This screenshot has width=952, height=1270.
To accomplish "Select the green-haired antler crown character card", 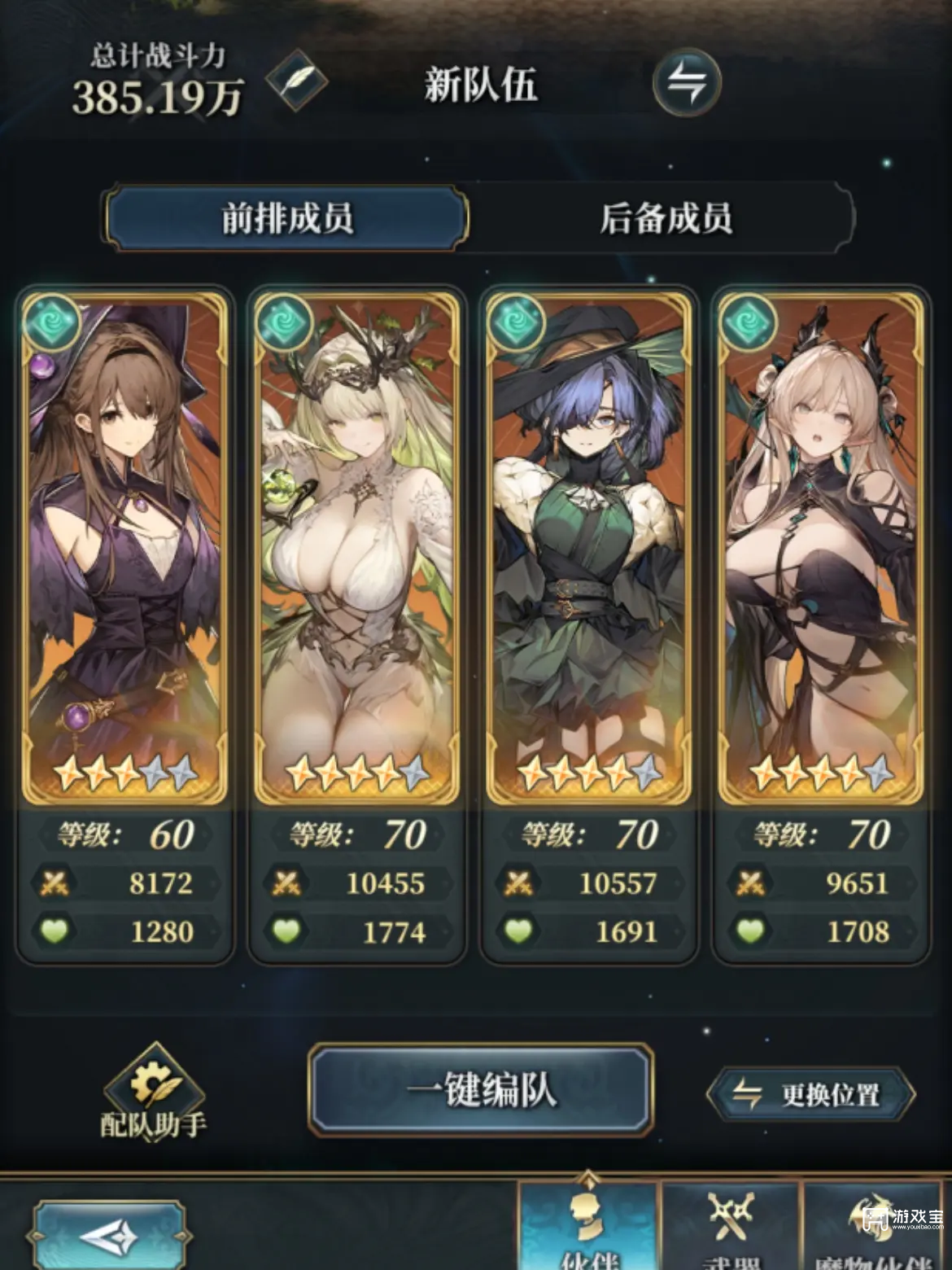I will (356, 545).
